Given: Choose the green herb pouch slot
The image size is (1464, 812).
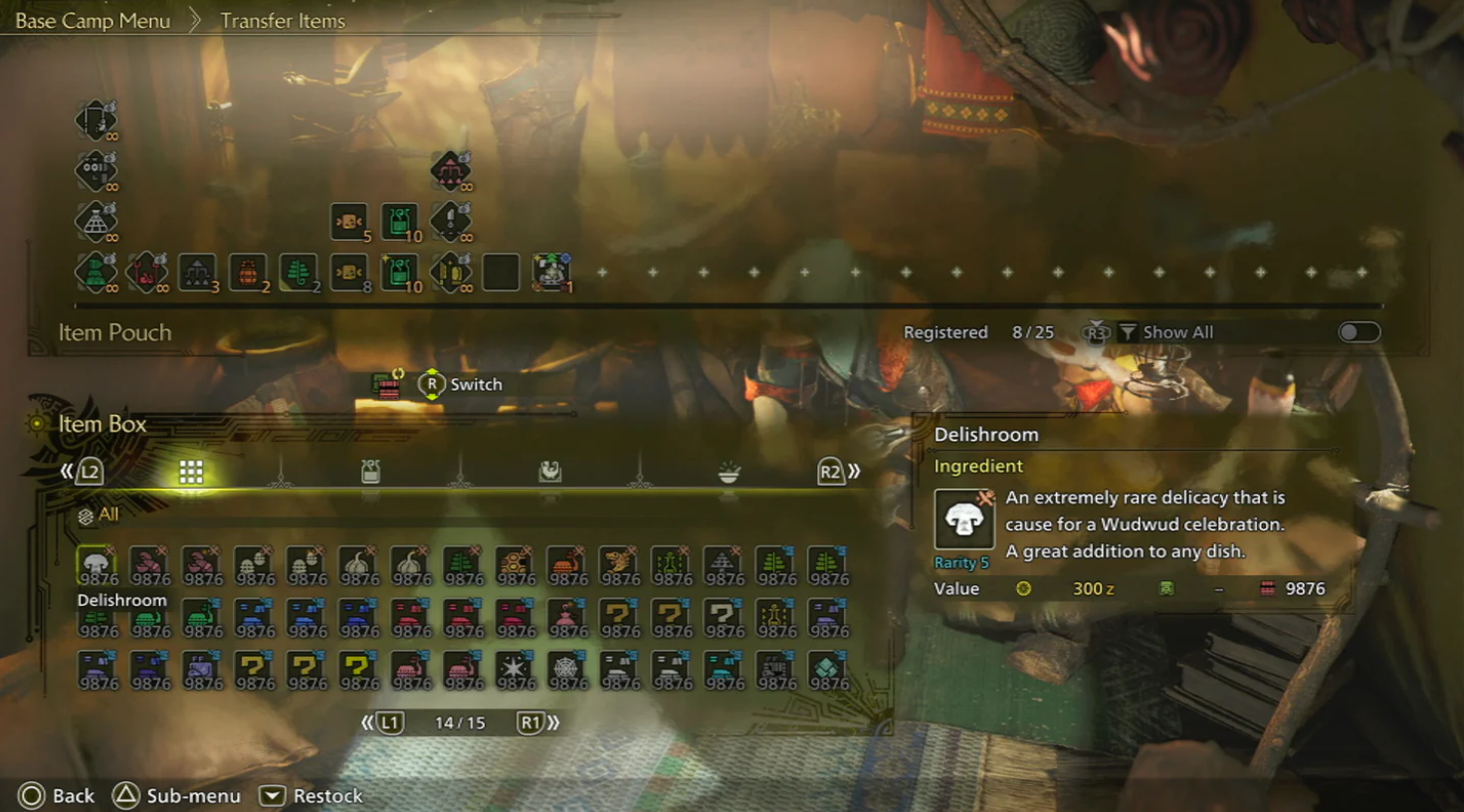Looking at the screenshot, I should 299,272.
